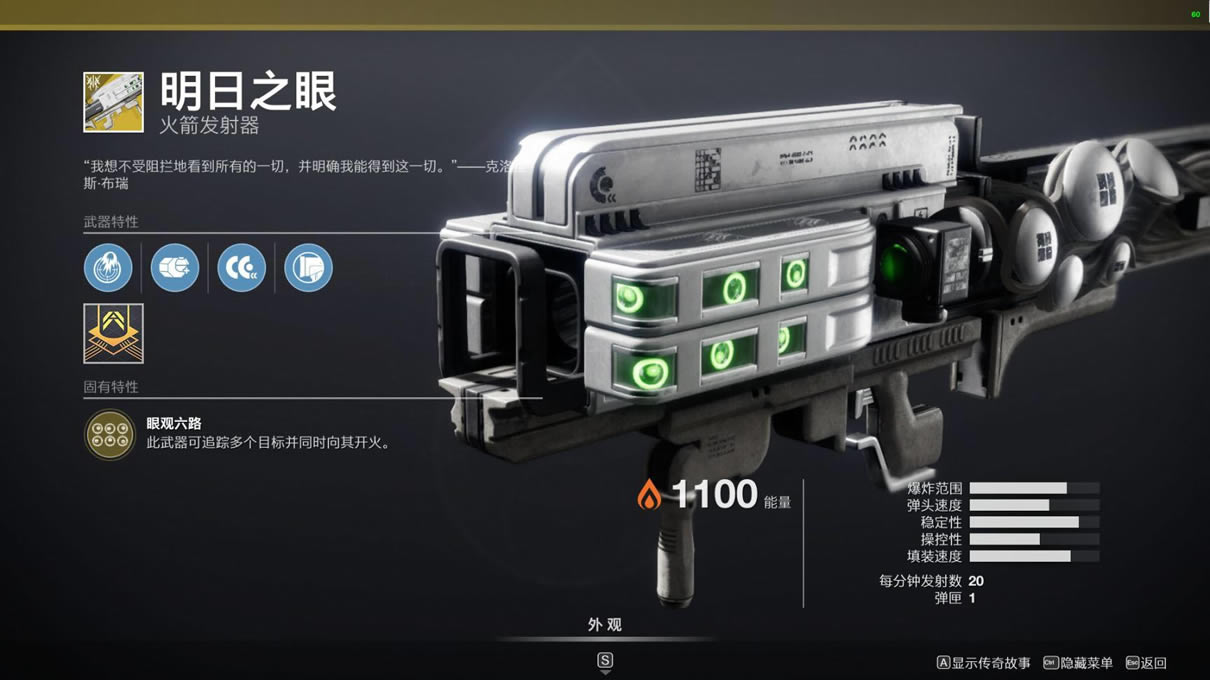
Task: Hide the menu using 隐藏菜单
Action: (x=1078, y=663)
